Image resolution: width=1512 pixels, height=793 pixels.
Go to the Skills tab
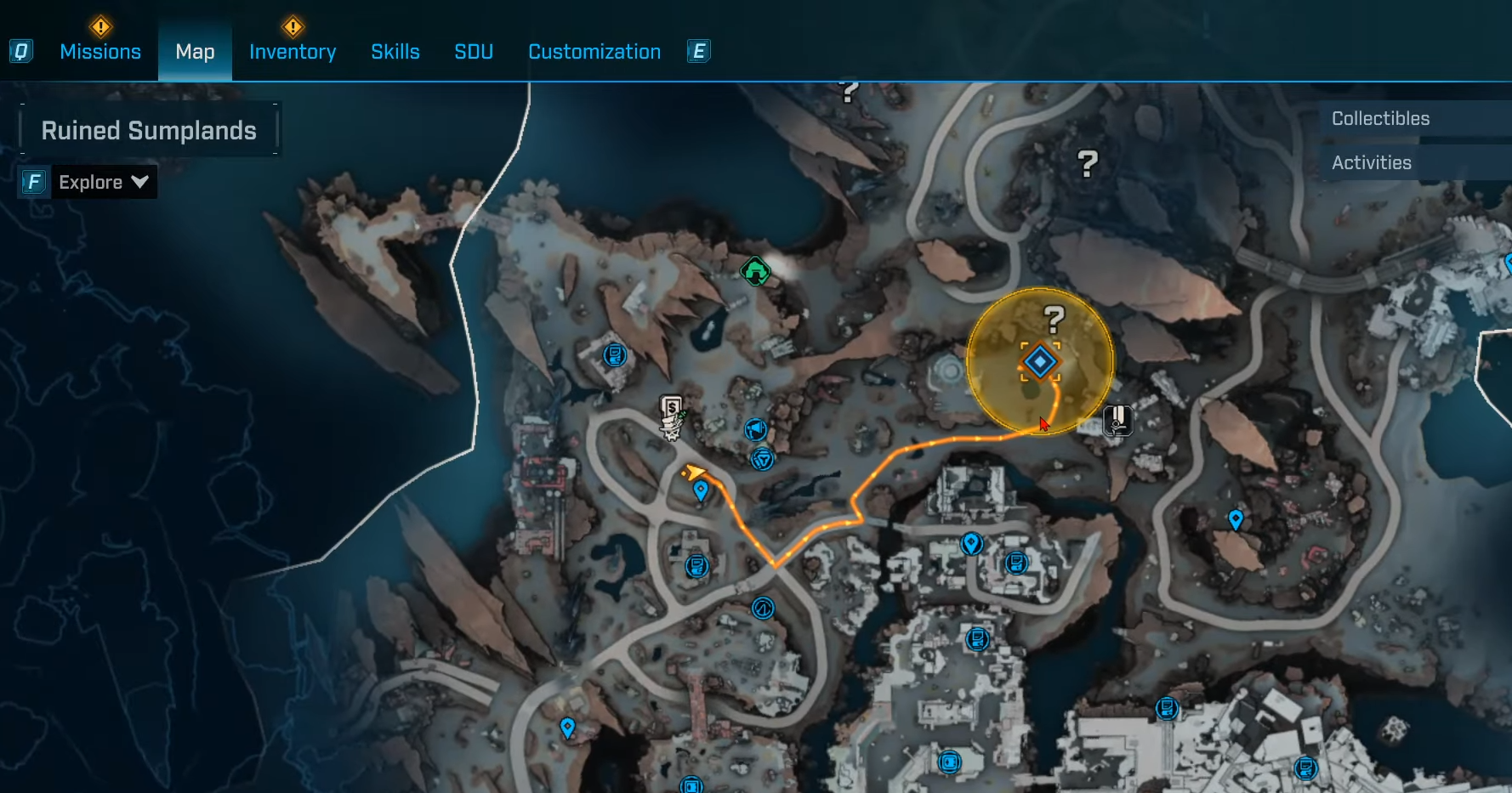pyautogui.click(x=395, y=52)
